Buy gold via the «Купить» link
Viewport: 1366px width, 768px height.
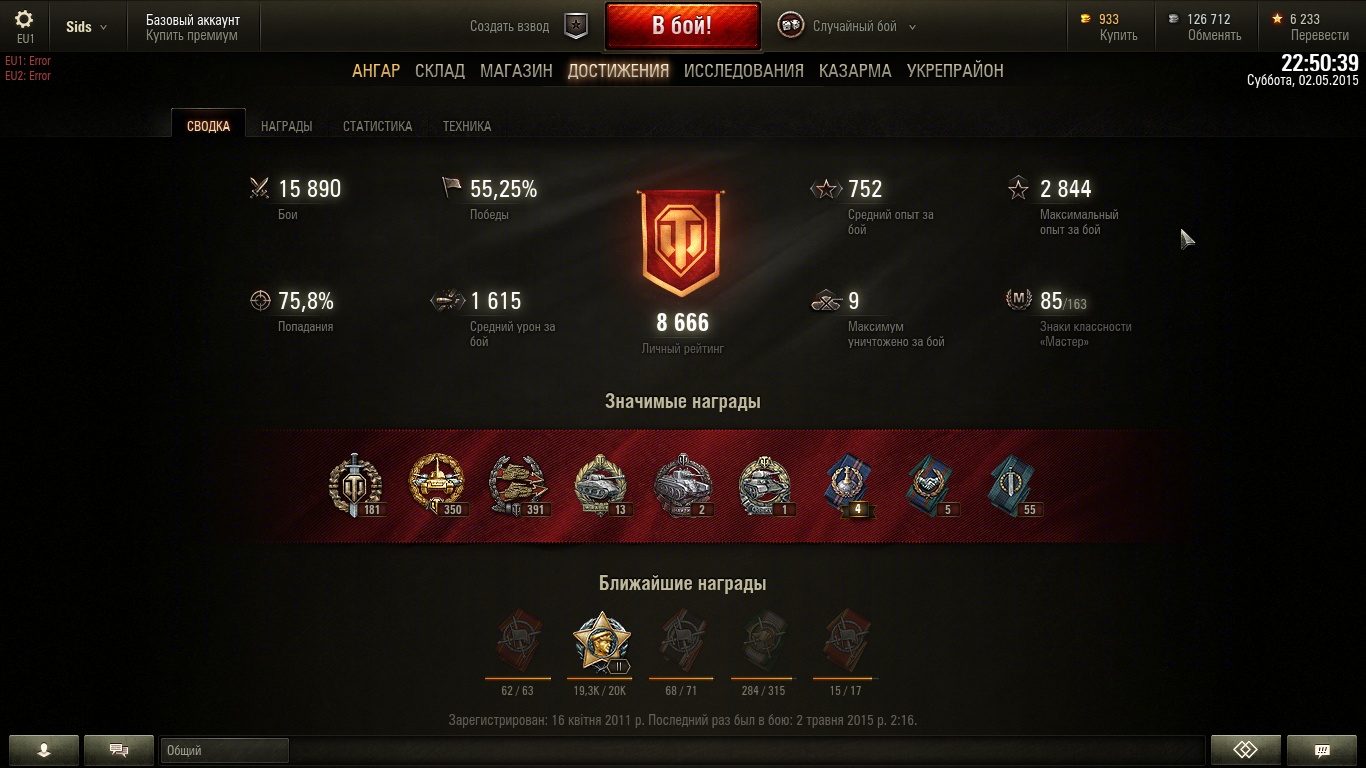coord(1118,35)
